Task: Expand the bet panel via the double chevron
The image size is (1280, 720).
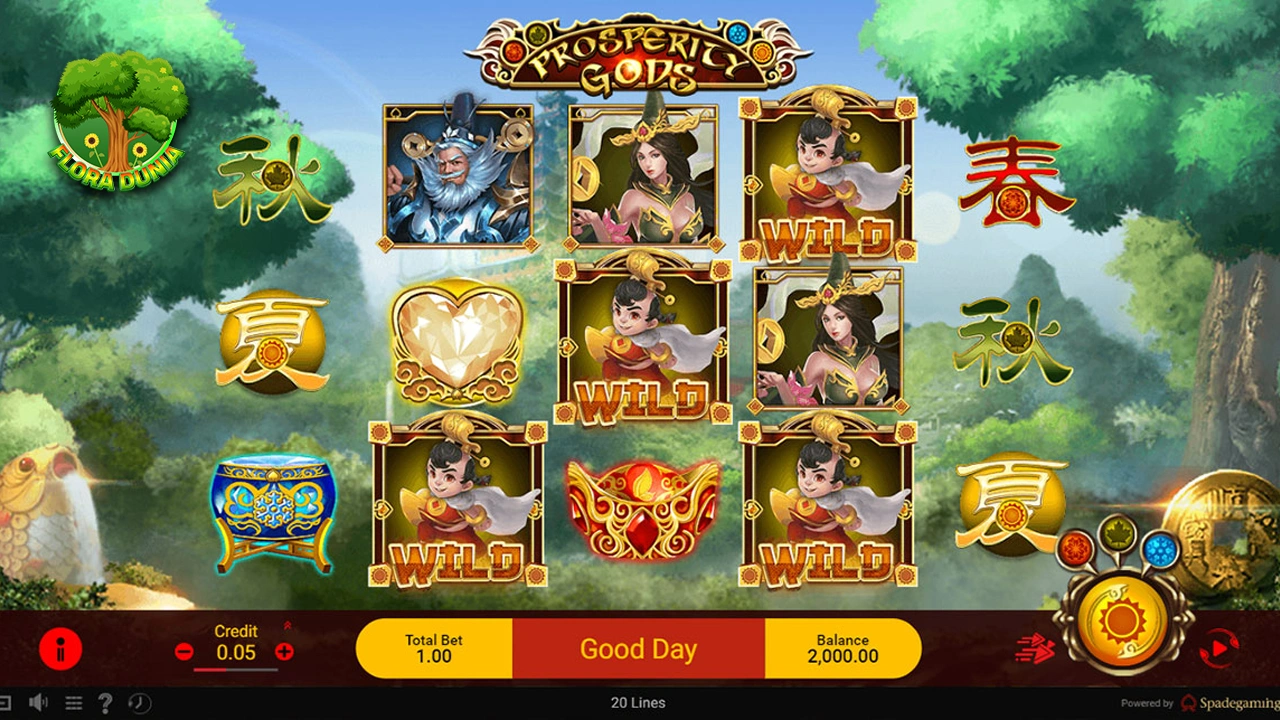Action: click(x=288, y=626)
